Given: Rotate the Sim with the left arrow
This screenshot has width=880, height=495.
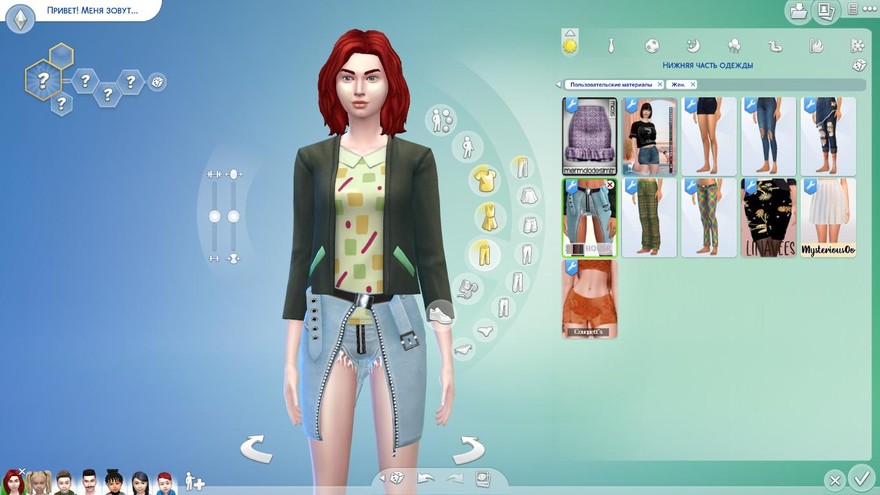Looking at the screenshot, I should (x=256, y=449).
